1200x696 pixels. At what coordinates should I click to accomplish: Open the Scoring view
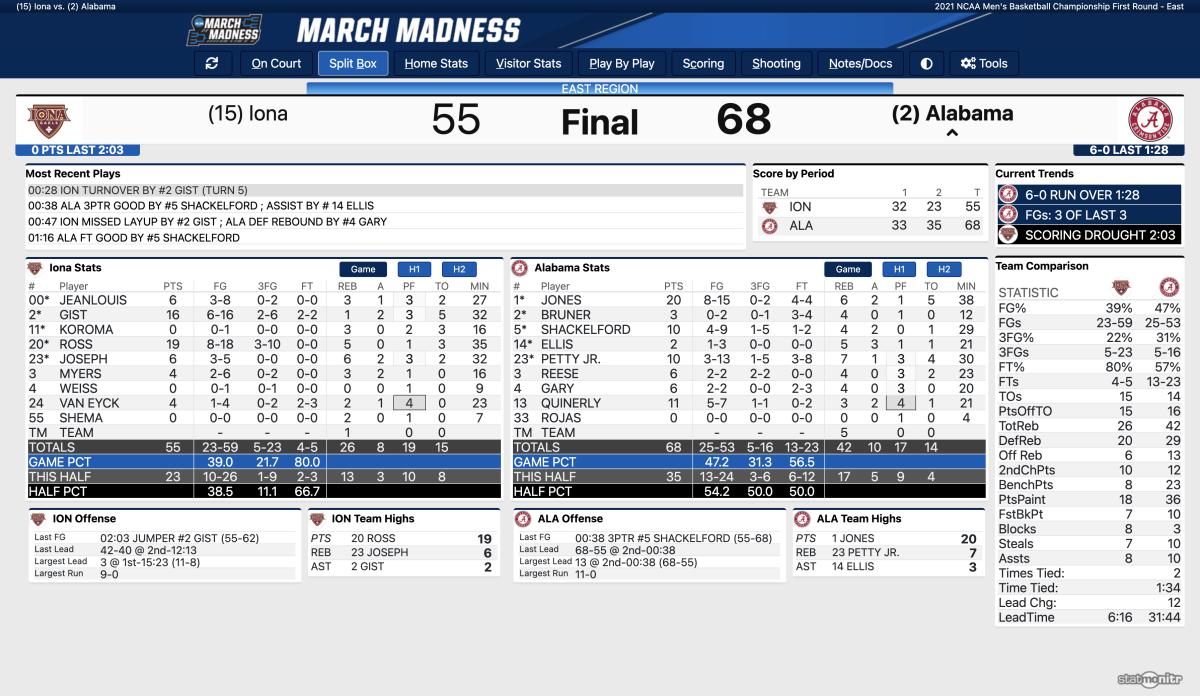click(703, 63)
